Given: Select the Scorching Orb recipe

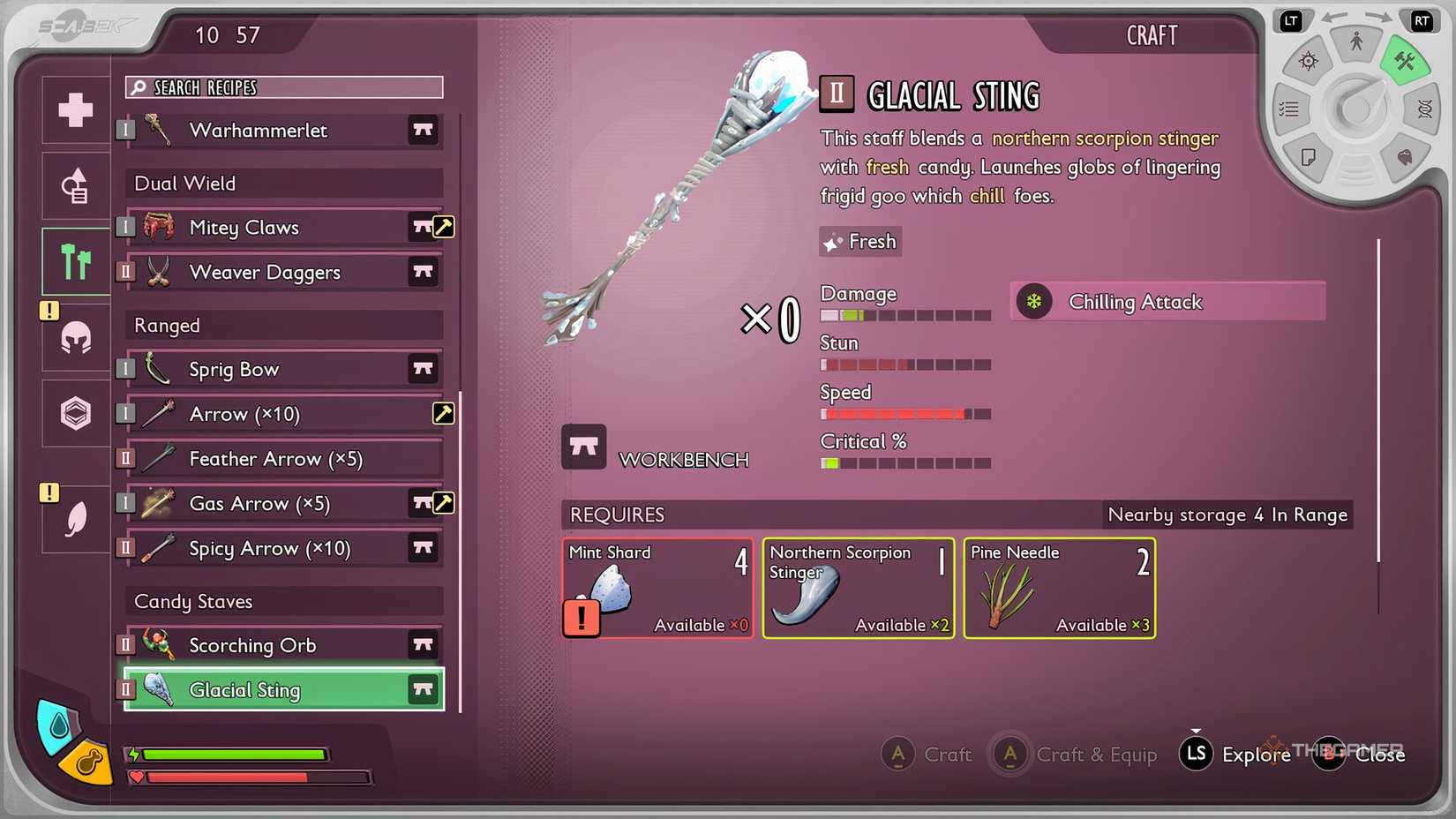Looking at the screenshot, I should point(265,645).
